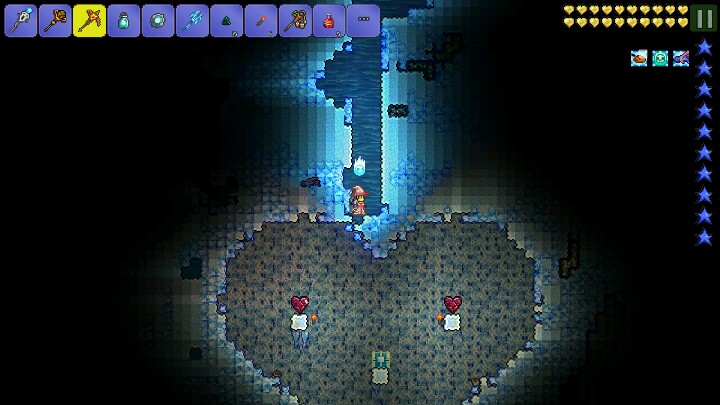Screen dimensions: 720x405
Task: Equip the blue trident weapon slot
Action: coord(192,20)
